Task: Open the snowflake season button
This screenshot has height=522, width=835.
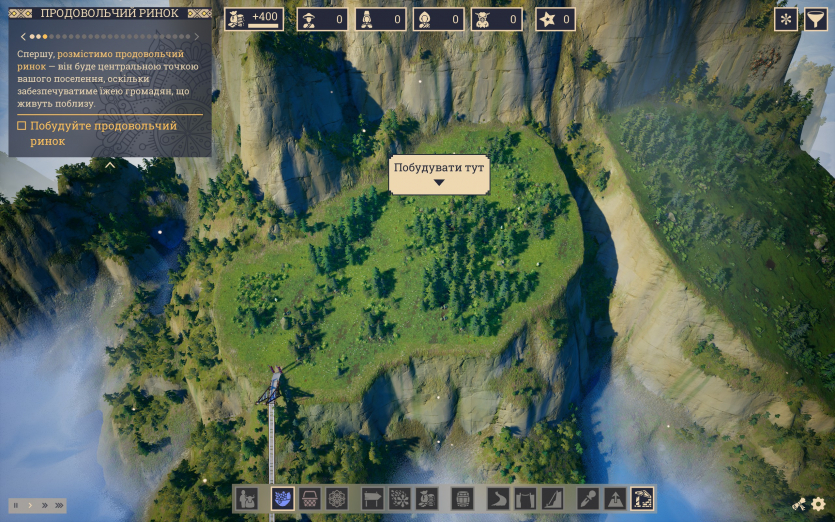Action: point(786,19)
